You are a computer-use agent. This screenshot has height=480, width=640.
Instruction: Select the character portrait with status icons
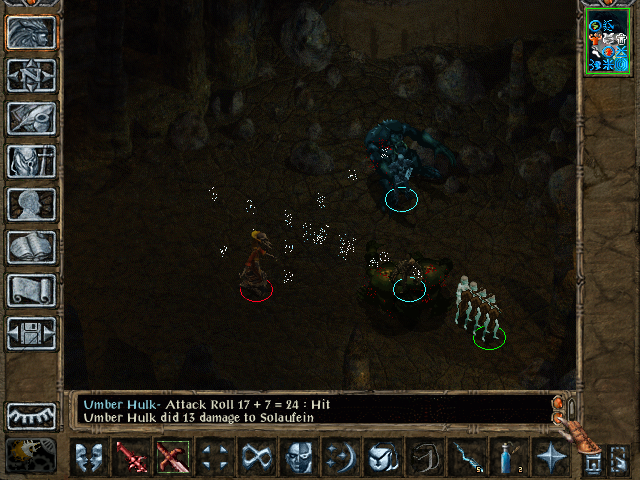[x=607, y=44]
